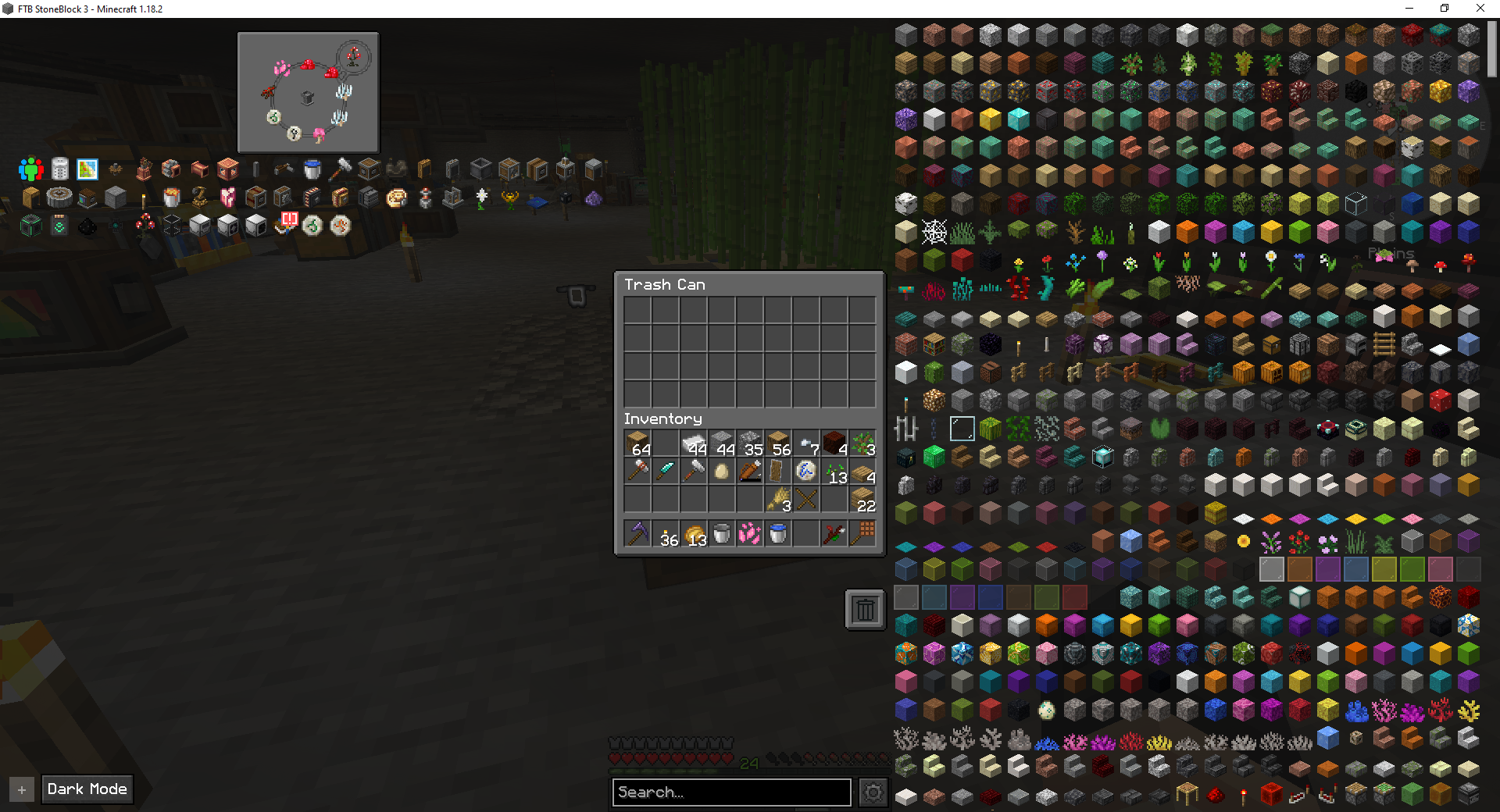Click the "+" button beside Dark Mode
1500x812 pixels.
click(22, 789)
